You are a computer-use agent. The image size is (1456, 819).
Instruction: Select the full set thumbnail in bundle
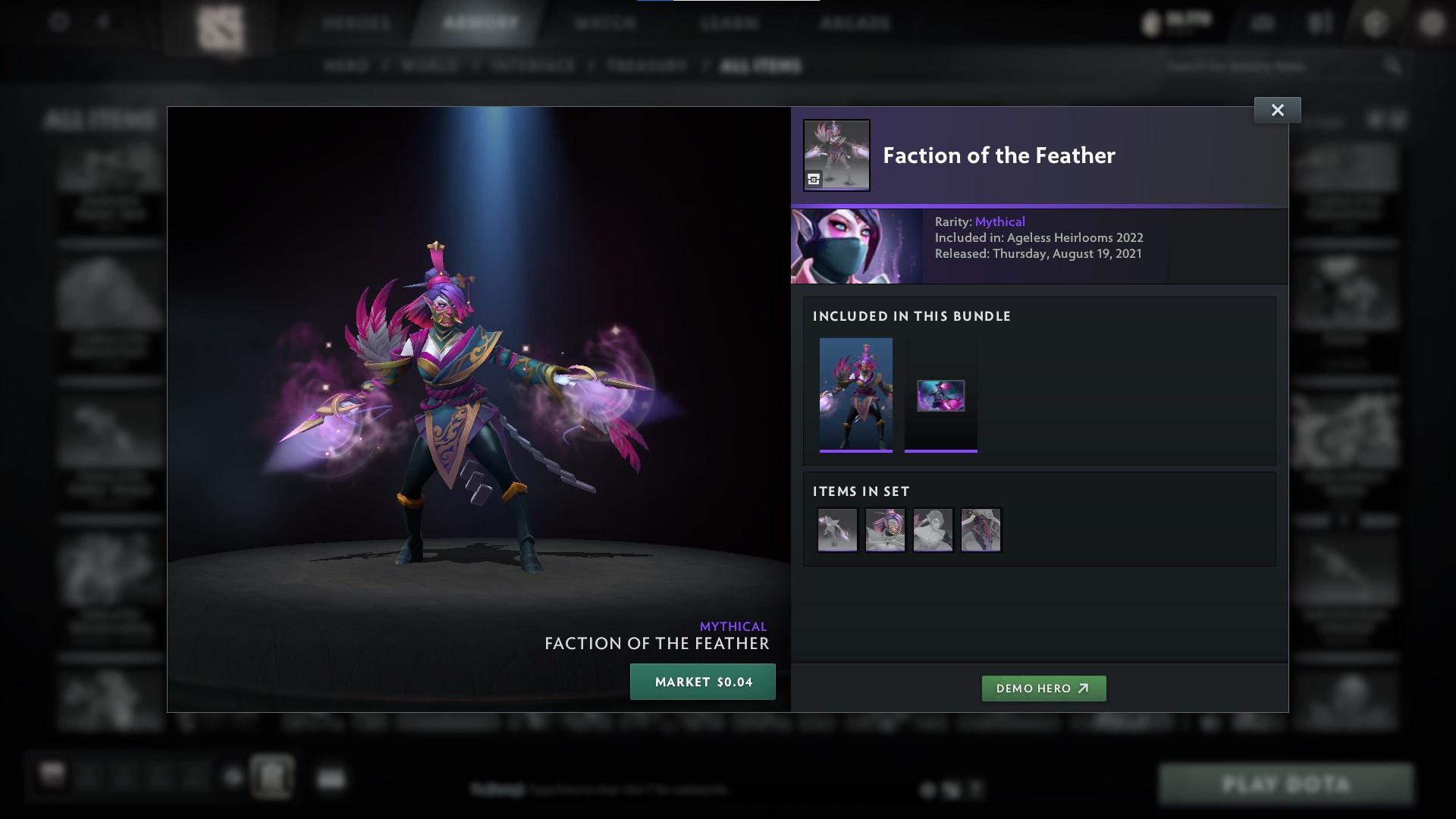[857, 395]
